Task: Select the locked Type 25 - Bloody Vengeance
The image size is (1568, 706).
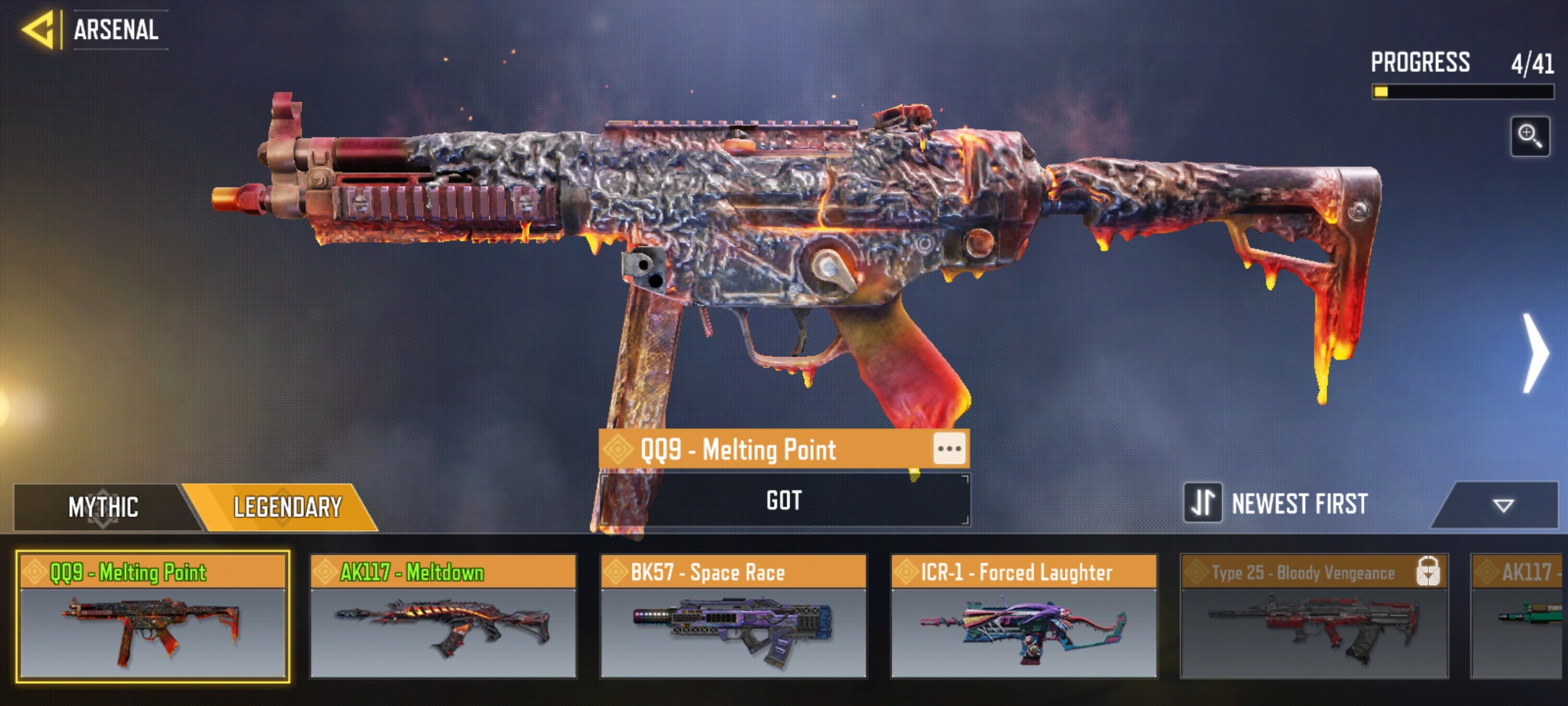Action: 1314,617
